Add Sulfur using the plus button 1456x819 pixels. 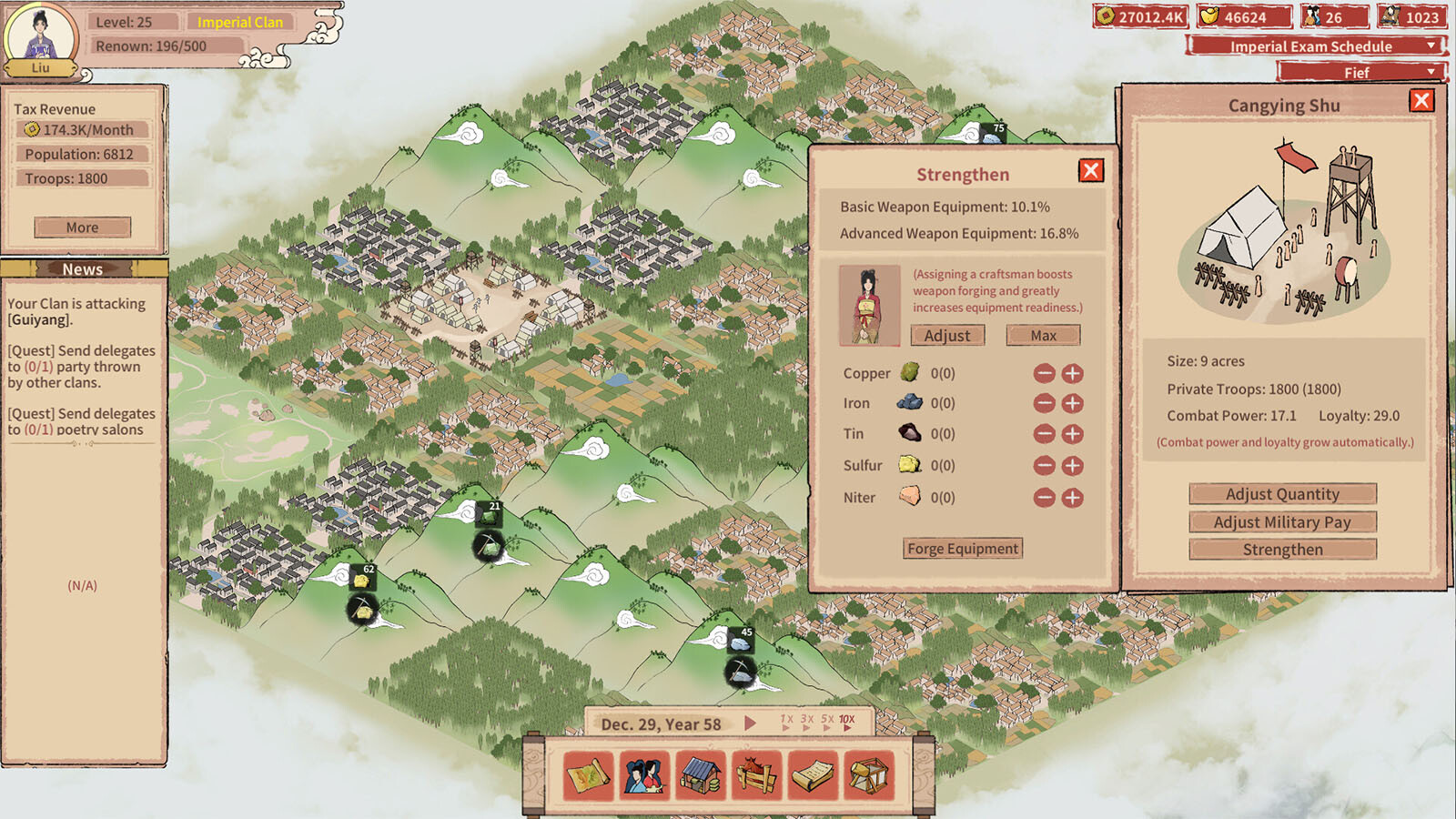click(1073, 466)
